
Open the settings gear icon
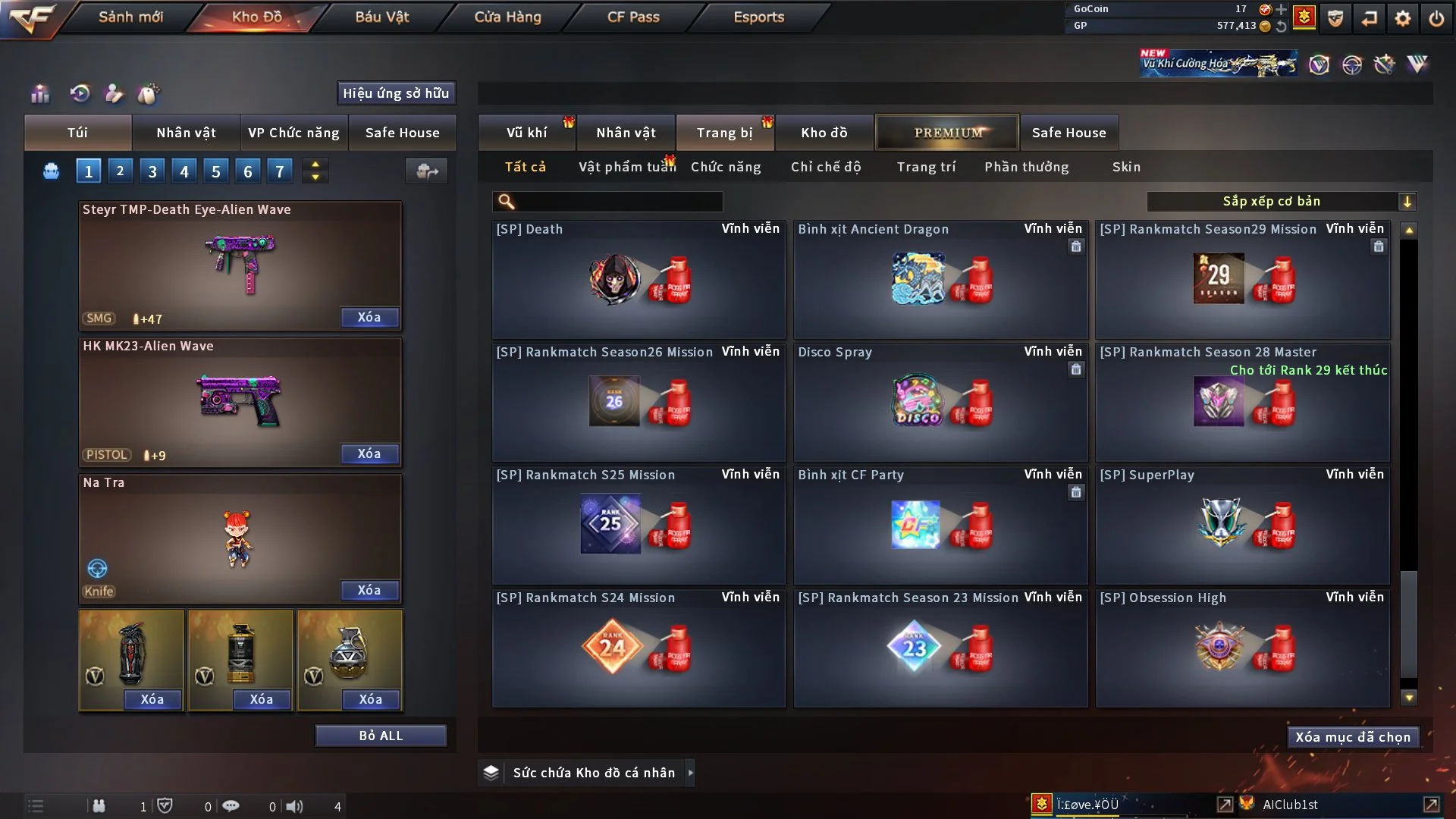click(1403, 18)
